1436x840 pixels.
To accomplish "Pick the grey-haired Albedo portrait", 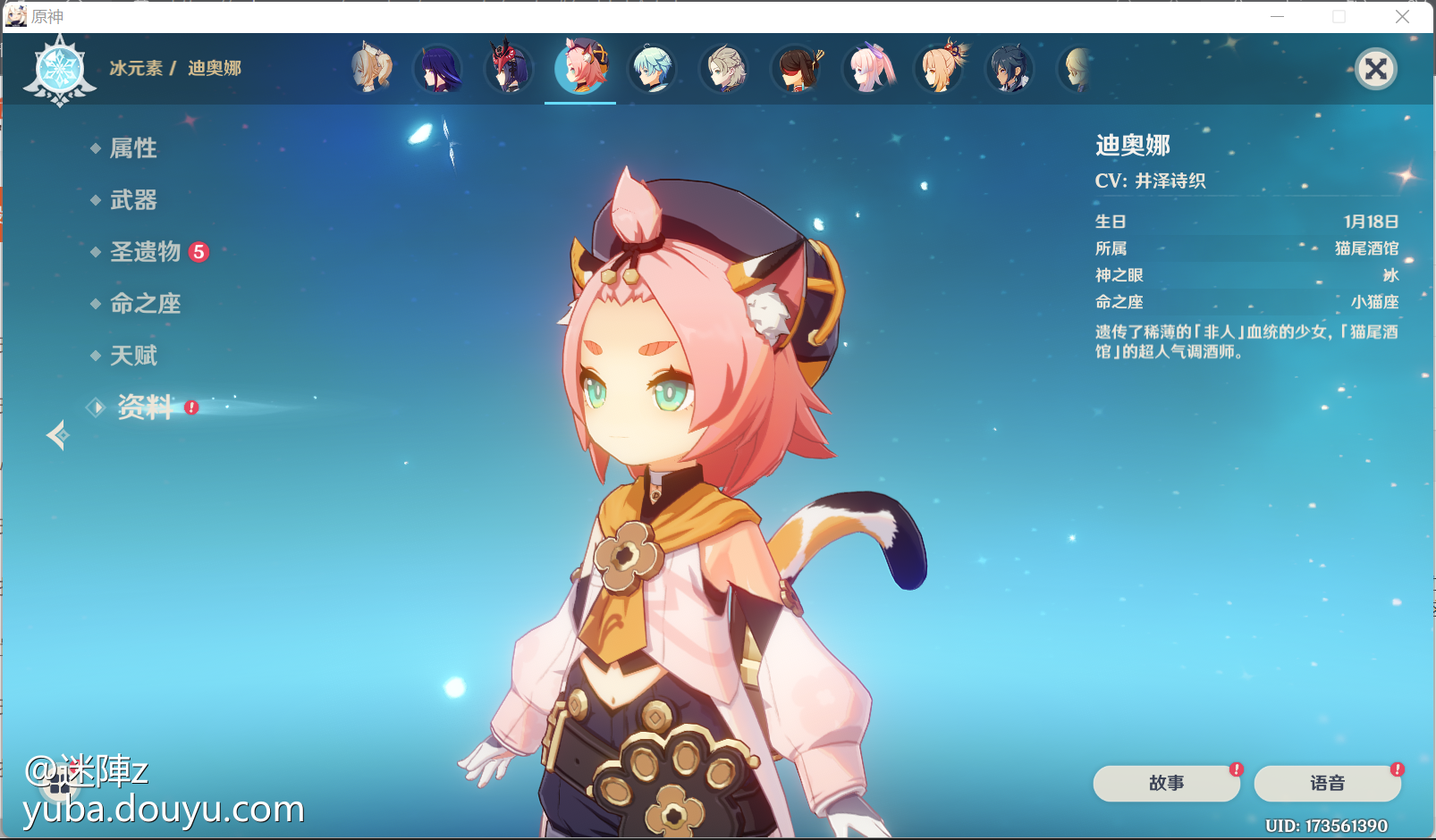I will [724, 69].
